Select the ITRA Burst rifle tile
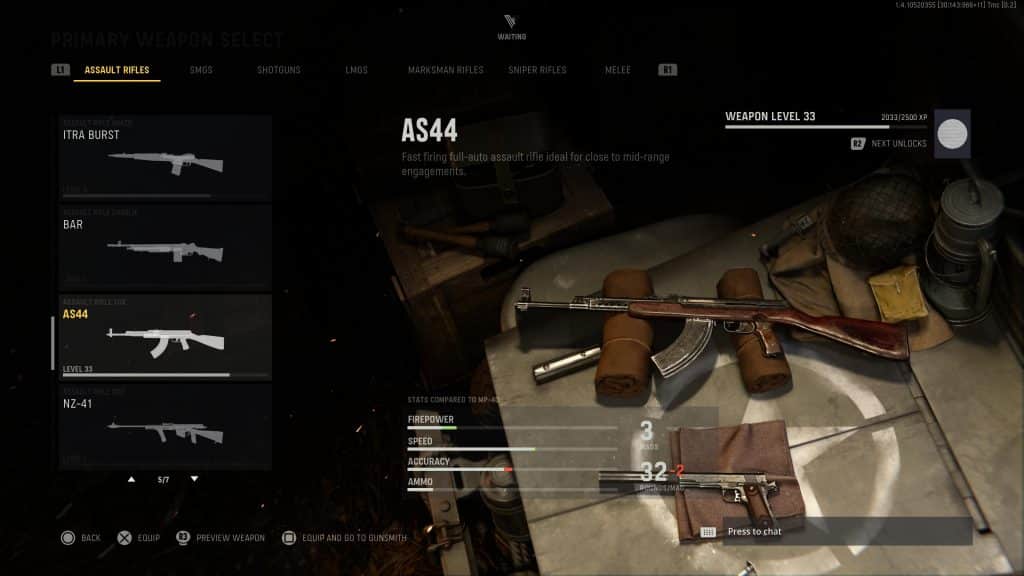The image size is (1024, 576). 165,156
